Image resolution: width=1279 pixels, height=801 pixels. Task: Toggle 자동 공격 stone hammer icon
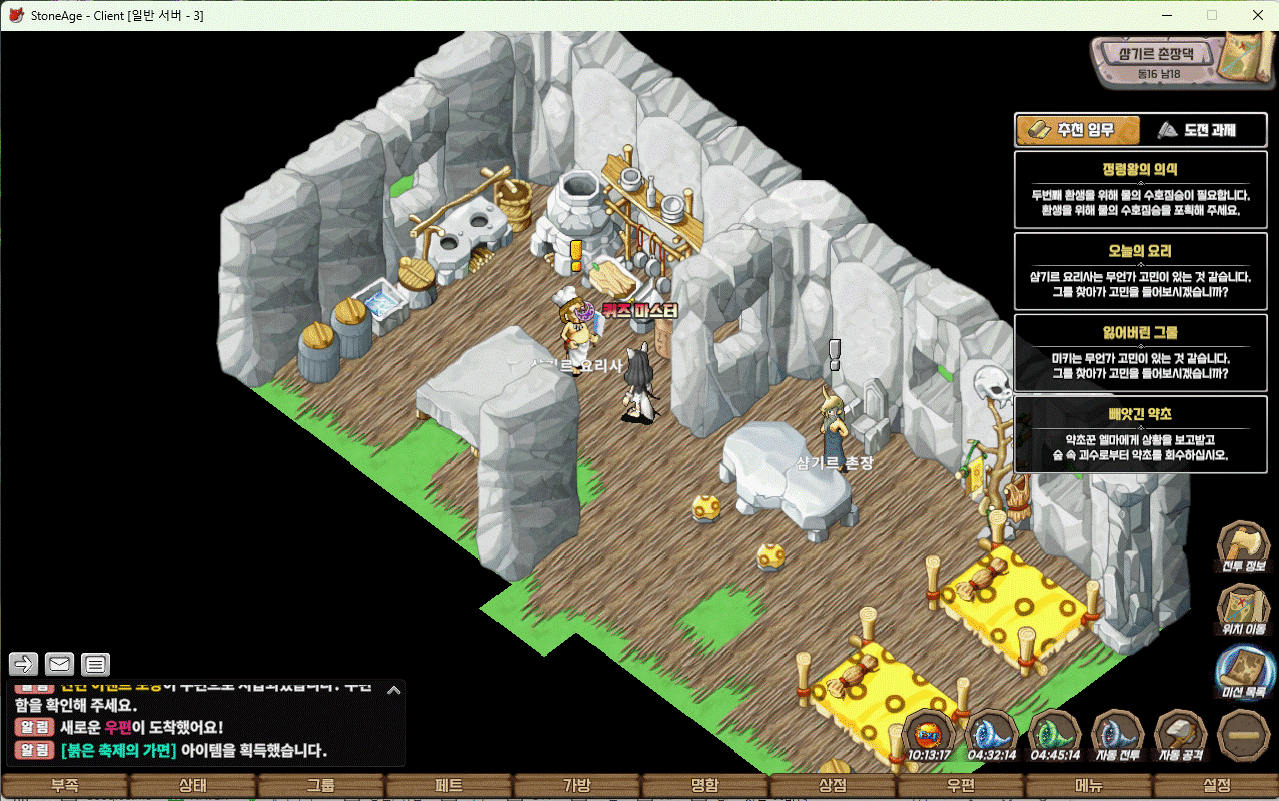[x=1181, y=733]
